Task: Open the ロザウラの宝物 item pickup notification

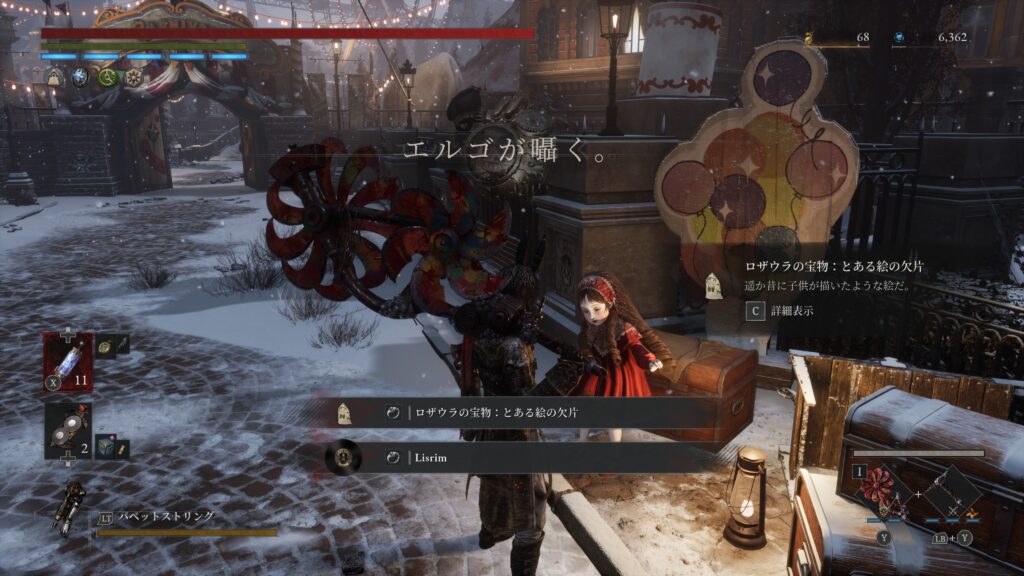Action: 520,412
